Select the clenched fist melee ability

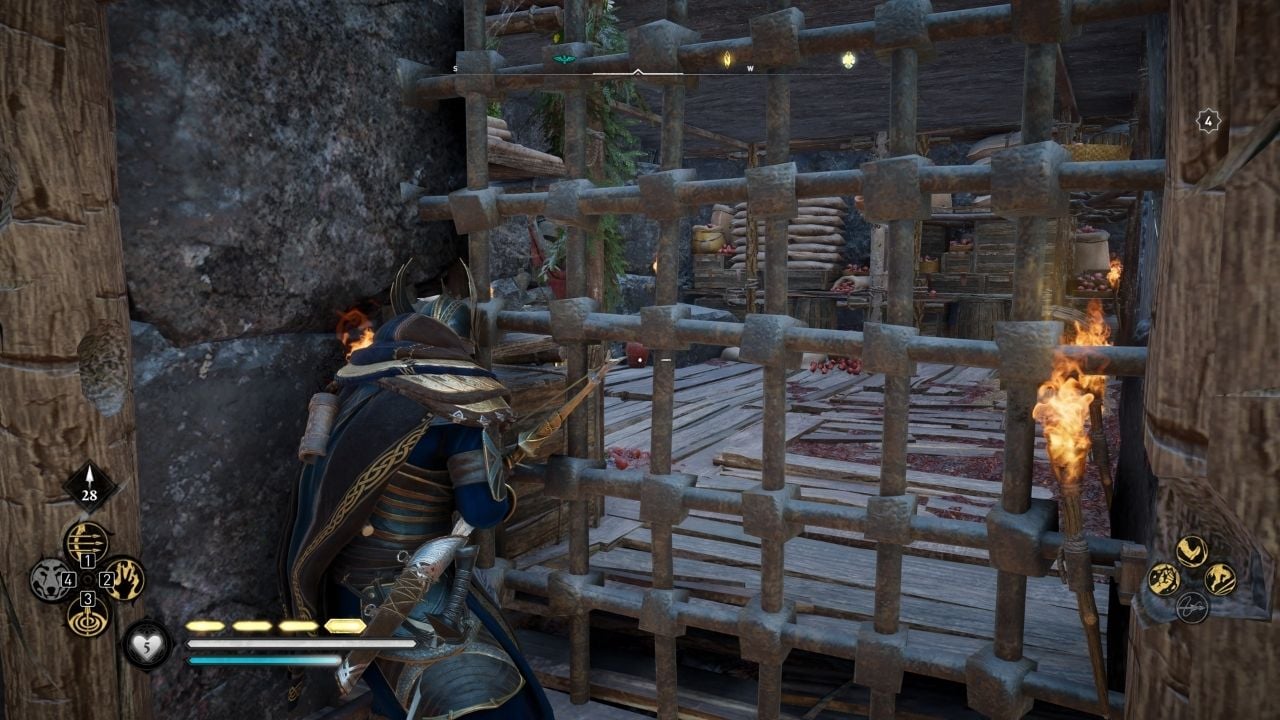click(x=1163, y=579)
